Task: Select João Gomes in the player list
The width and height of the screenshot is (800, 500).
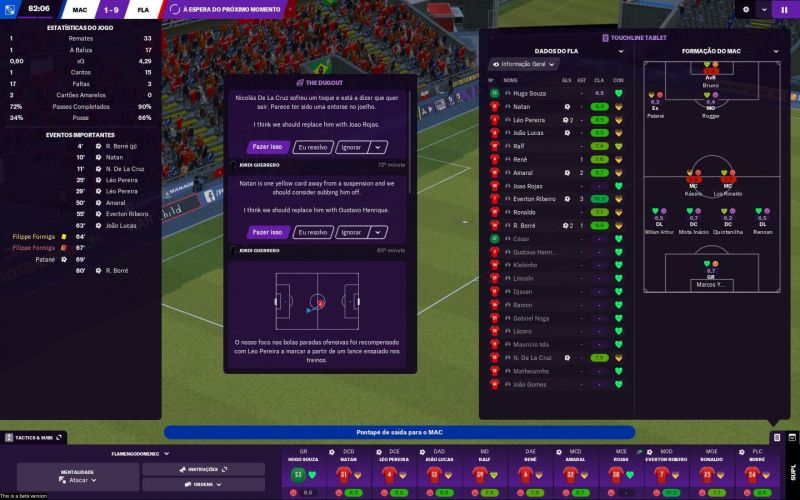Action: [529, 384]
